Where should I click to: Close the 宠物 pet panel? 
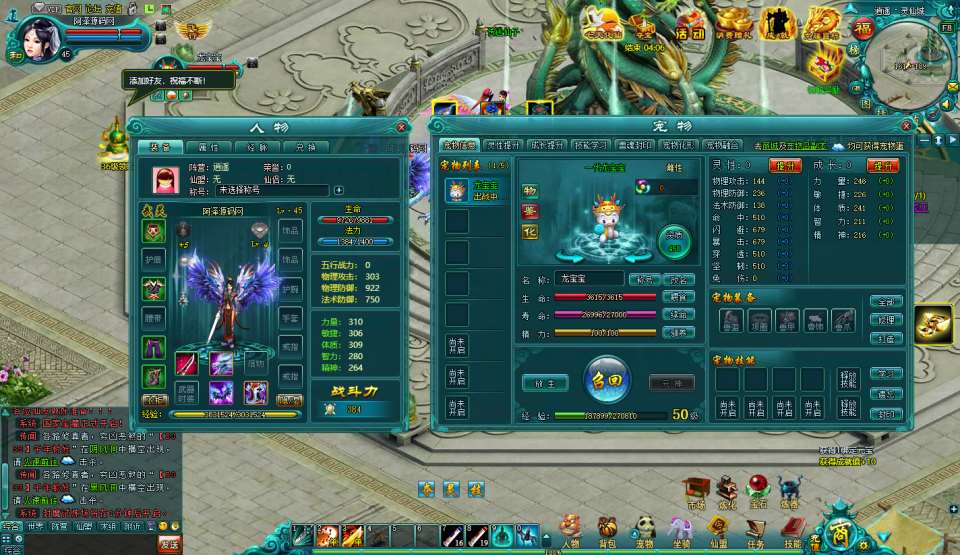click(907, 126)
